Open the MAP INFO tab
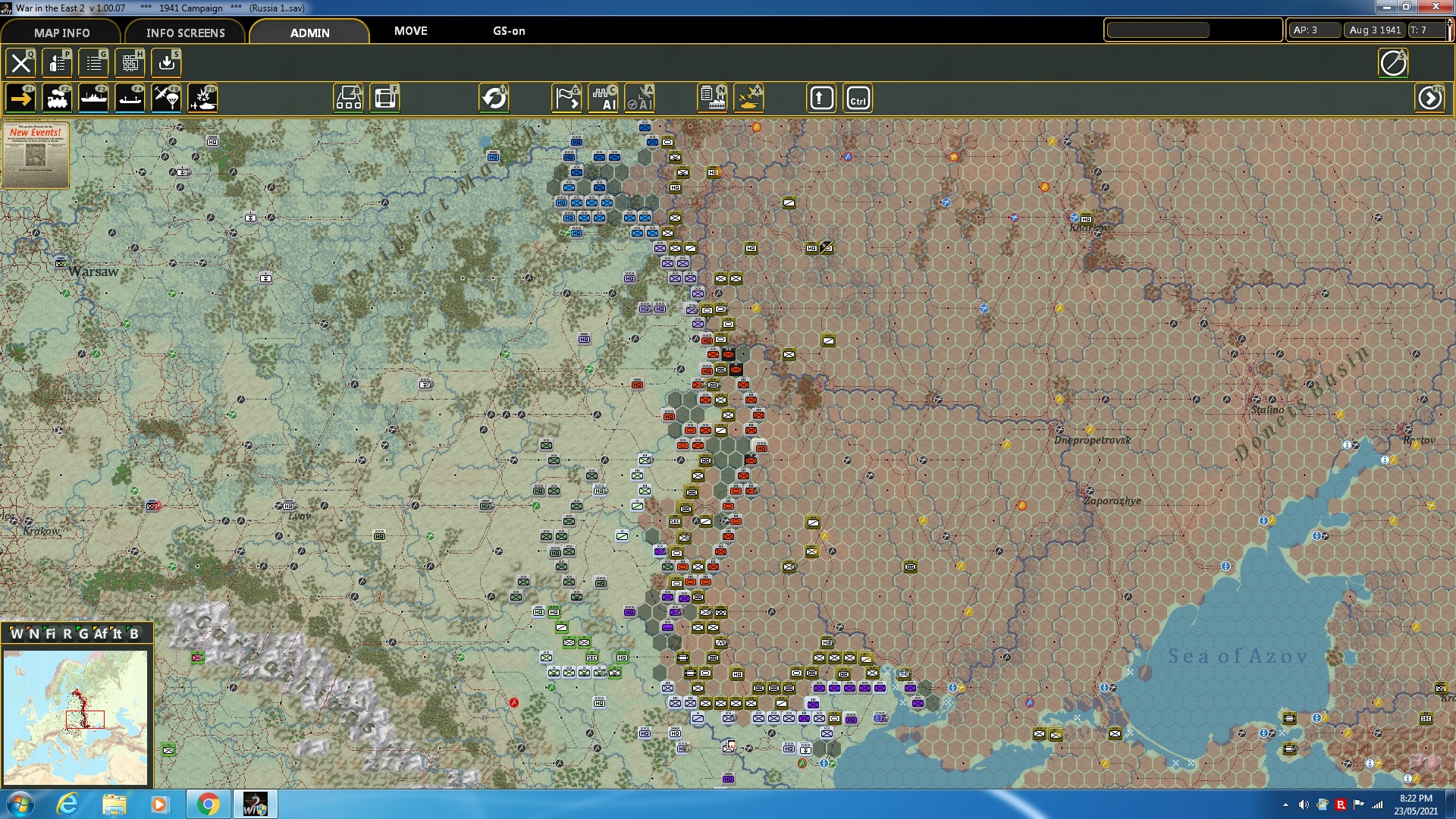The image size is (1456, 819). (x=61, y=33)
